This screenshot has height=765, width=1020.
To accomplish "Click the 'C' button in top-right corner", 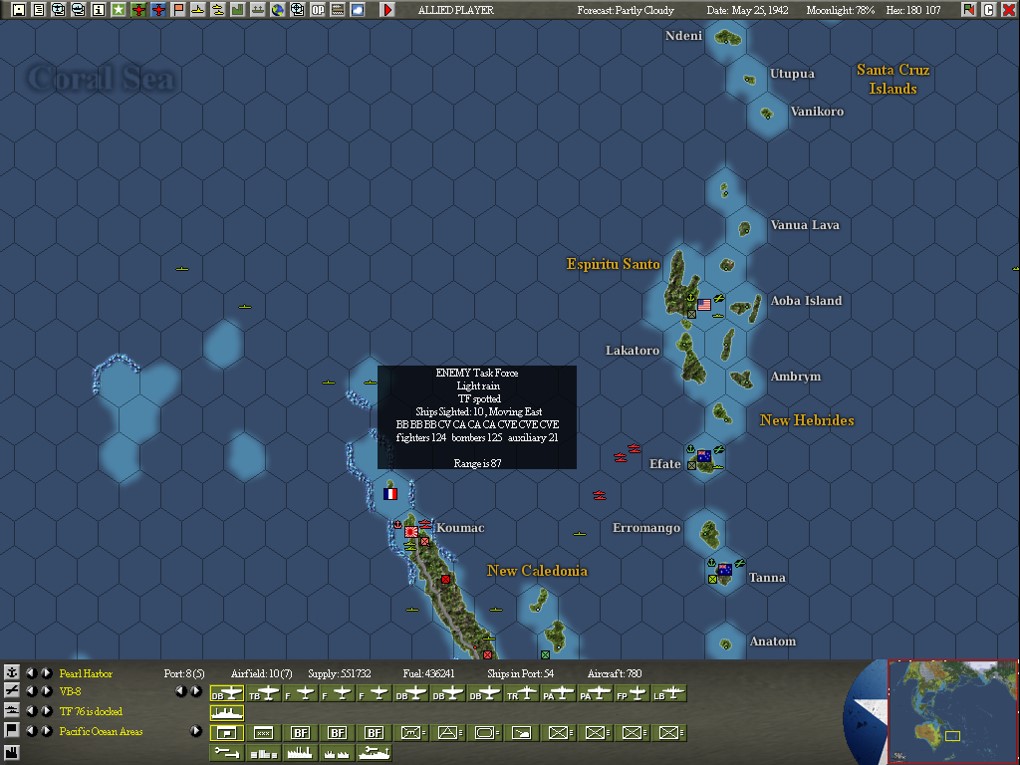I will (x=988, y=10).
